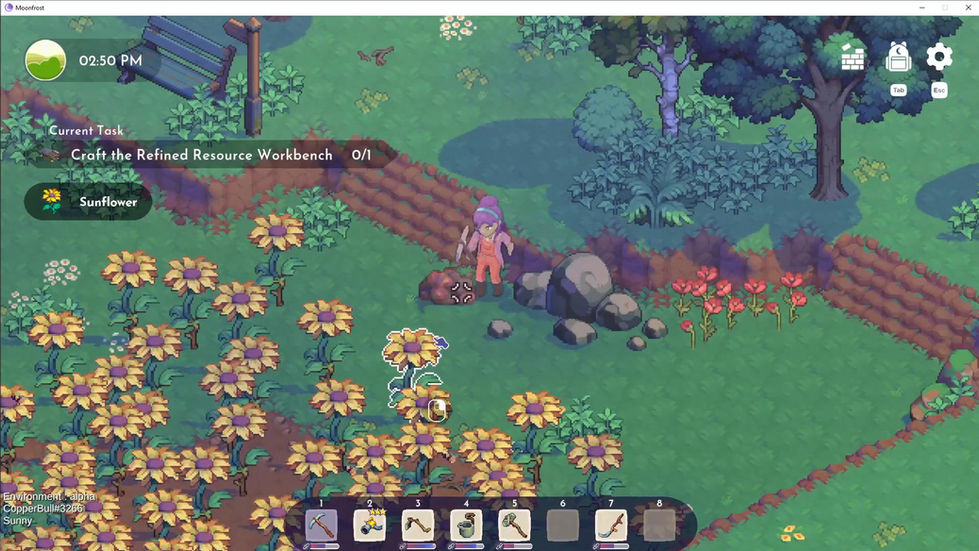
Task: Equip the hoe from the hotbar
Action: click(x=418, y=526)
